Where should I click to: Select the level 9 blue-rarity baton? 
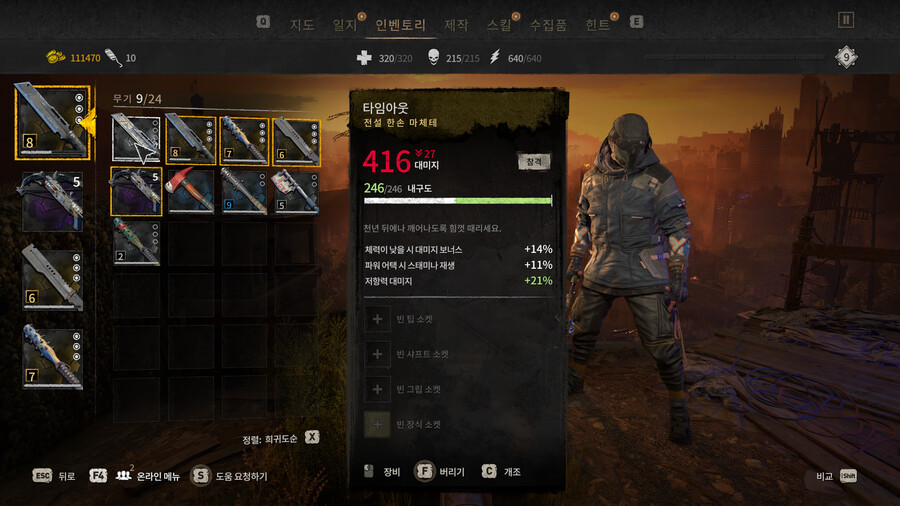tap(243, 191)
